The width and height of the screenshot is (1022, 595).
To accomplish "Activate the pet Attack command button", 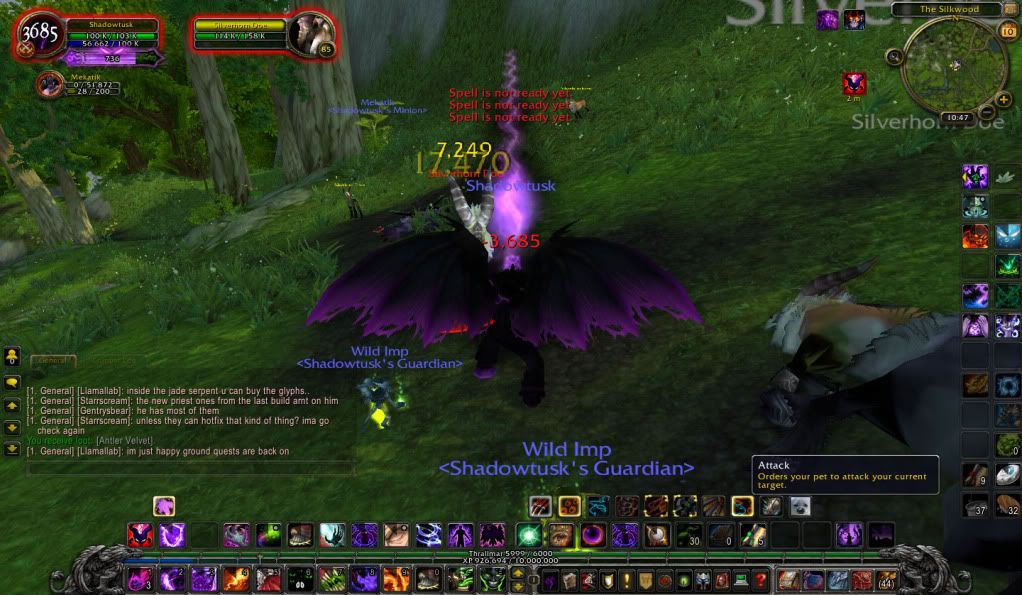I will pos(541,506).
